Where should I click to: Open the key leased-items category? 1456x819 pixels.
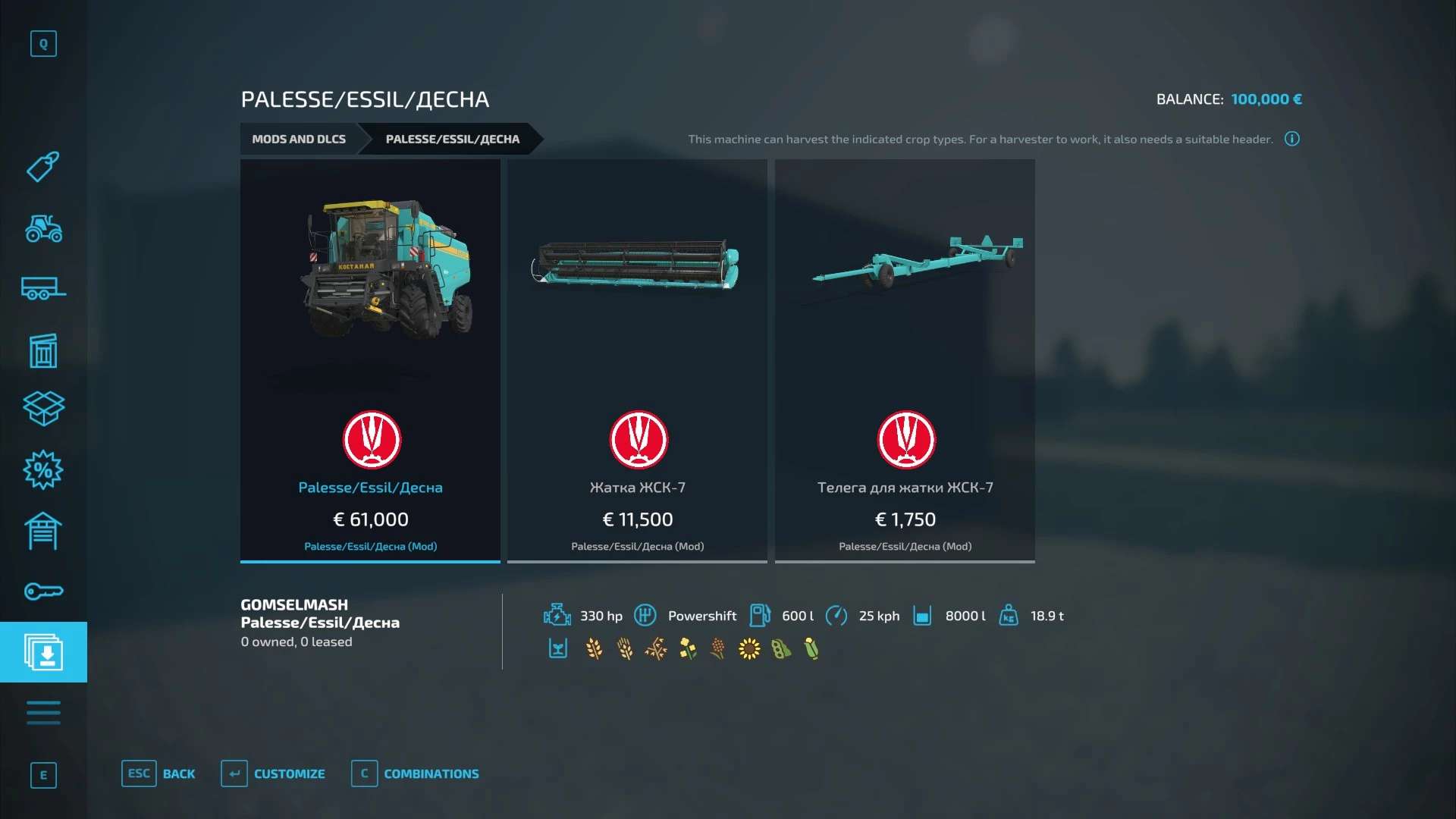tap(43, 591)
